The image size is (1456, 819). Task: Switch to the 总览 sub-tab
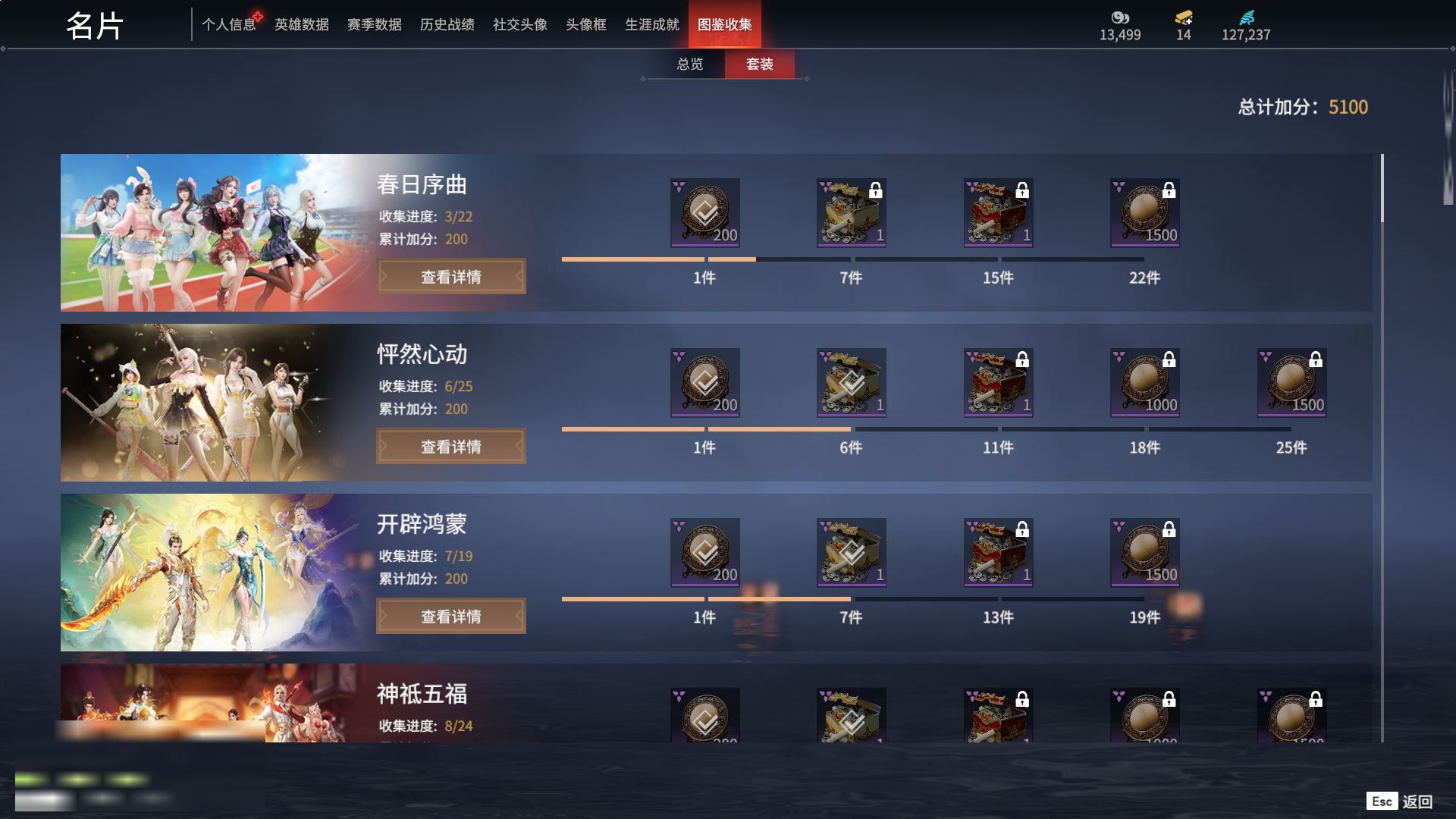(689, 64)
